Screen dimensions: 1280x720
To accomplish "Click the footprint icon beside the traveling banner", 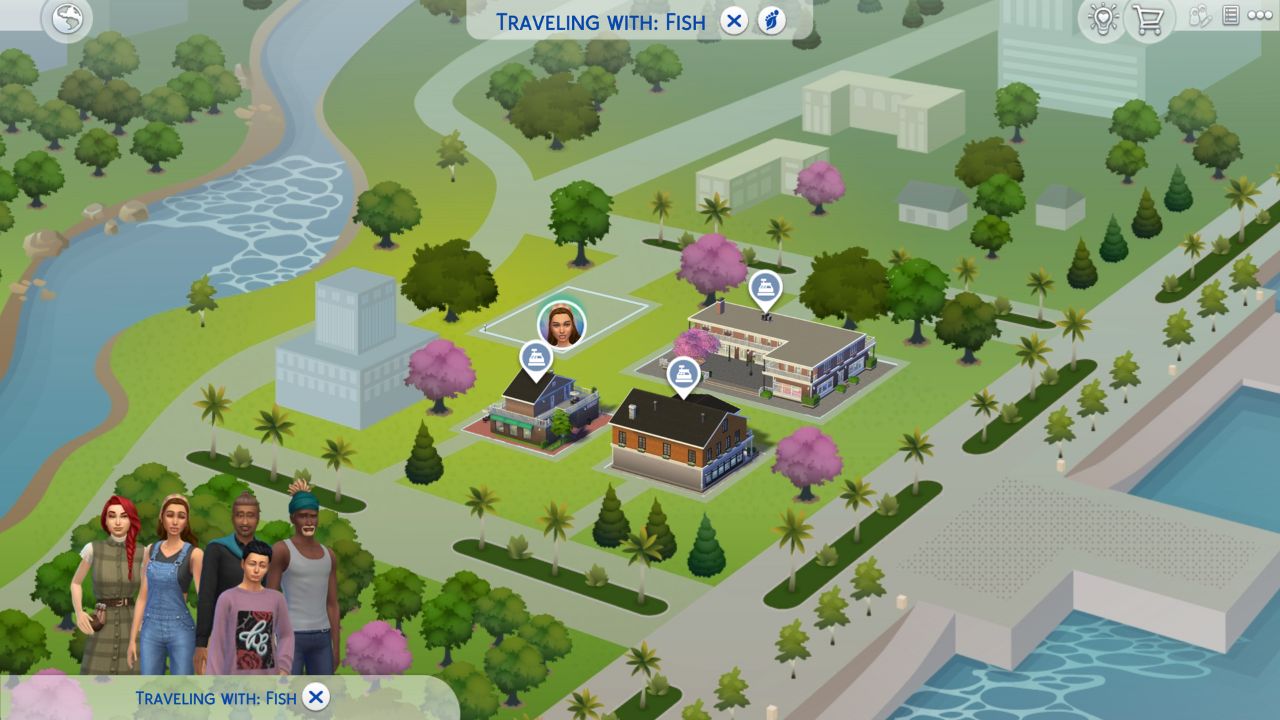I will tap(769, 20).
